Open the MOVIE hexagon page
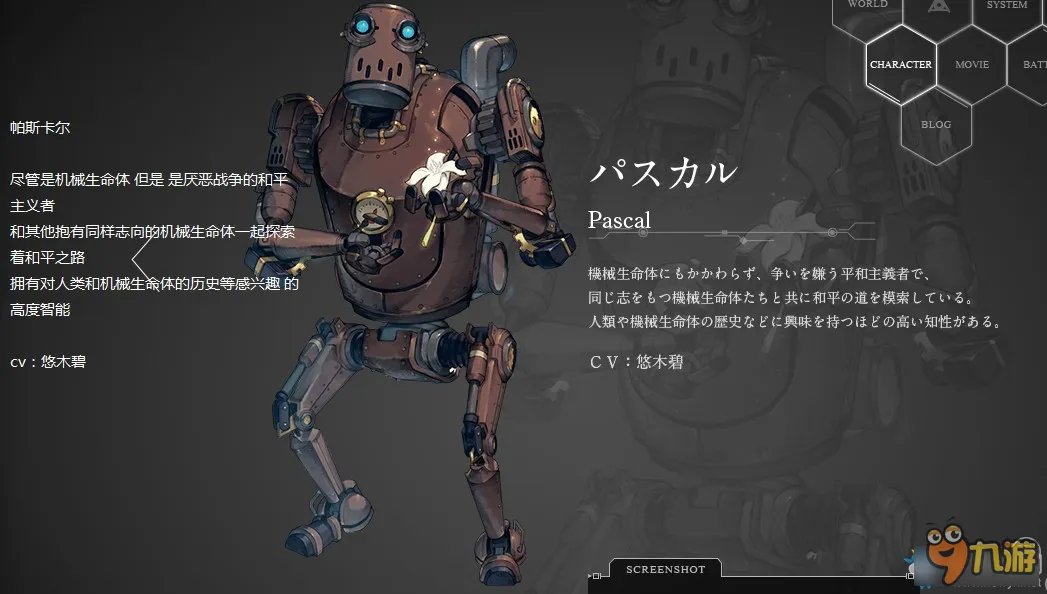 [x=971, y=65]
